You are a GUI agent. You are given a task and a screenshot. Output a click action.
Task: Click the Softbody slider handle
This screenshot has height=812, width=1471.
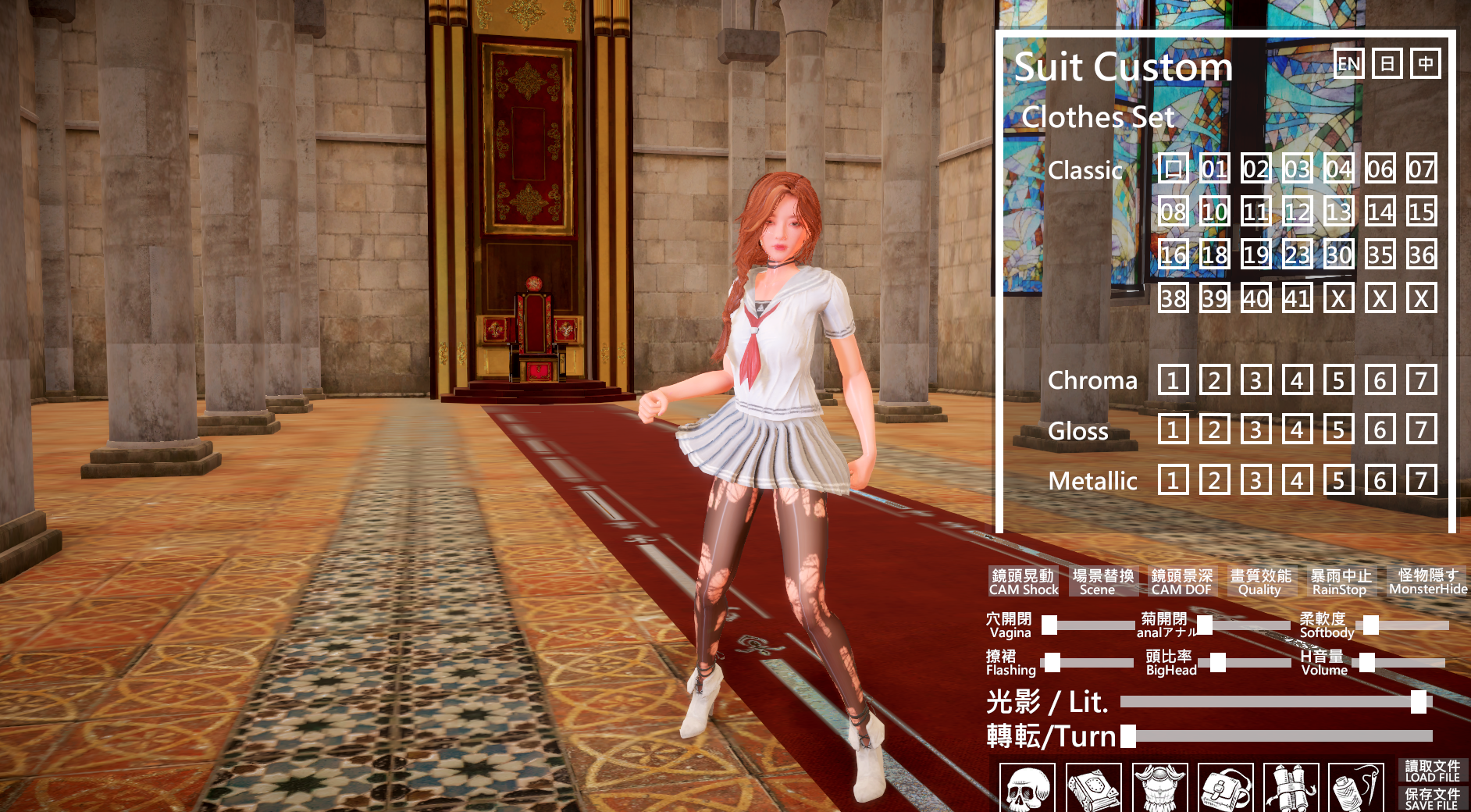click(x=1370, y=625)
